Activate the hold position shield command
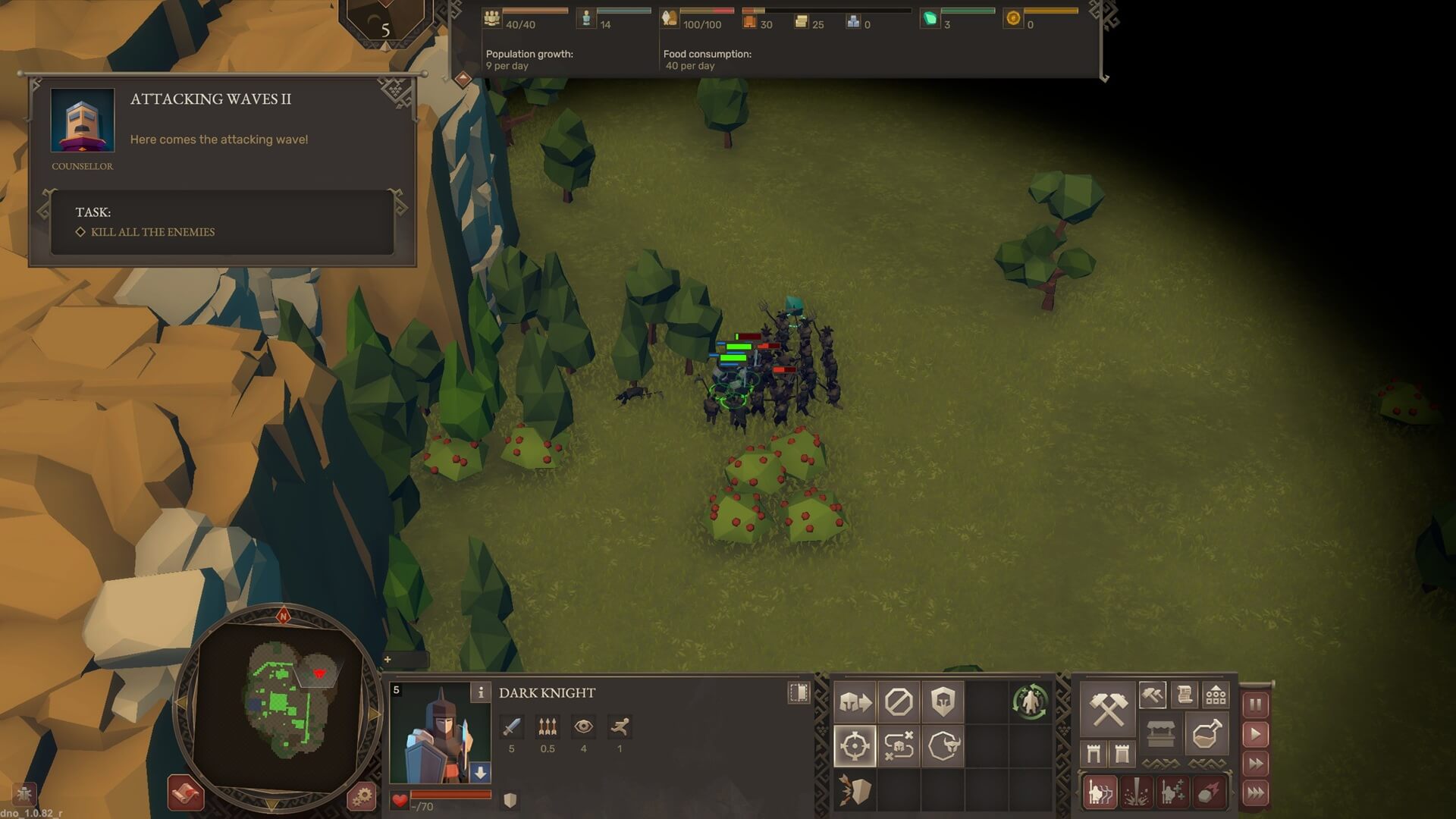 tap(943, 702)
